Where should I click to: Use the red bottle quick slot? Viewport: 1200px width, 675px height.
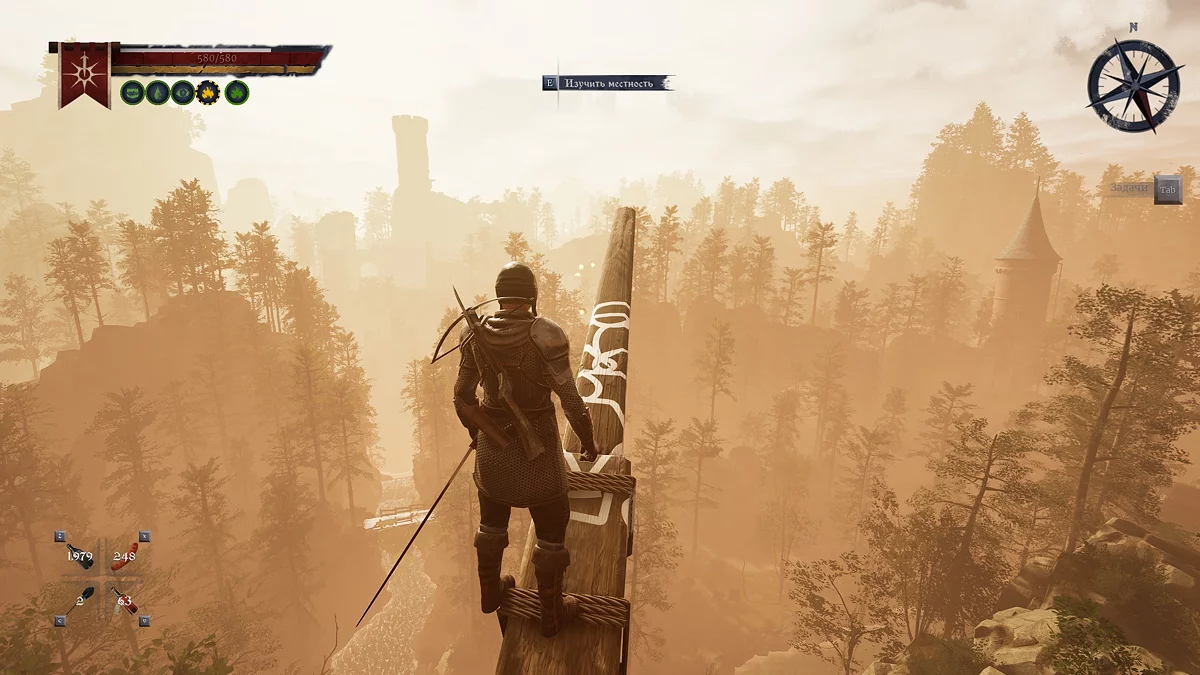pyautogui.click(x=126, y=601)
